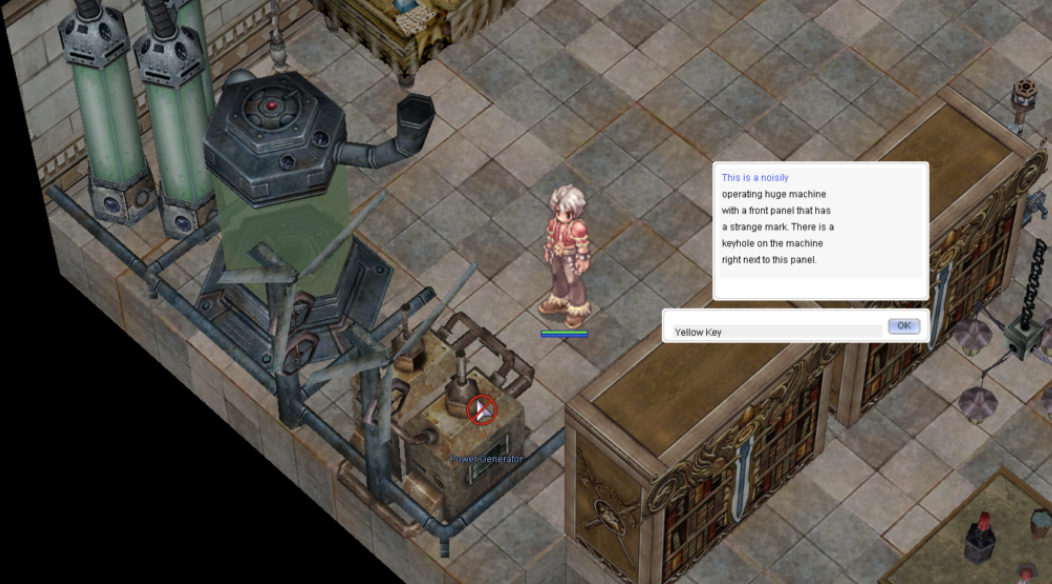Select the Yellow Key text input field
The image size is (1052, 584).
pyautogui.click(x=776, y=331)
